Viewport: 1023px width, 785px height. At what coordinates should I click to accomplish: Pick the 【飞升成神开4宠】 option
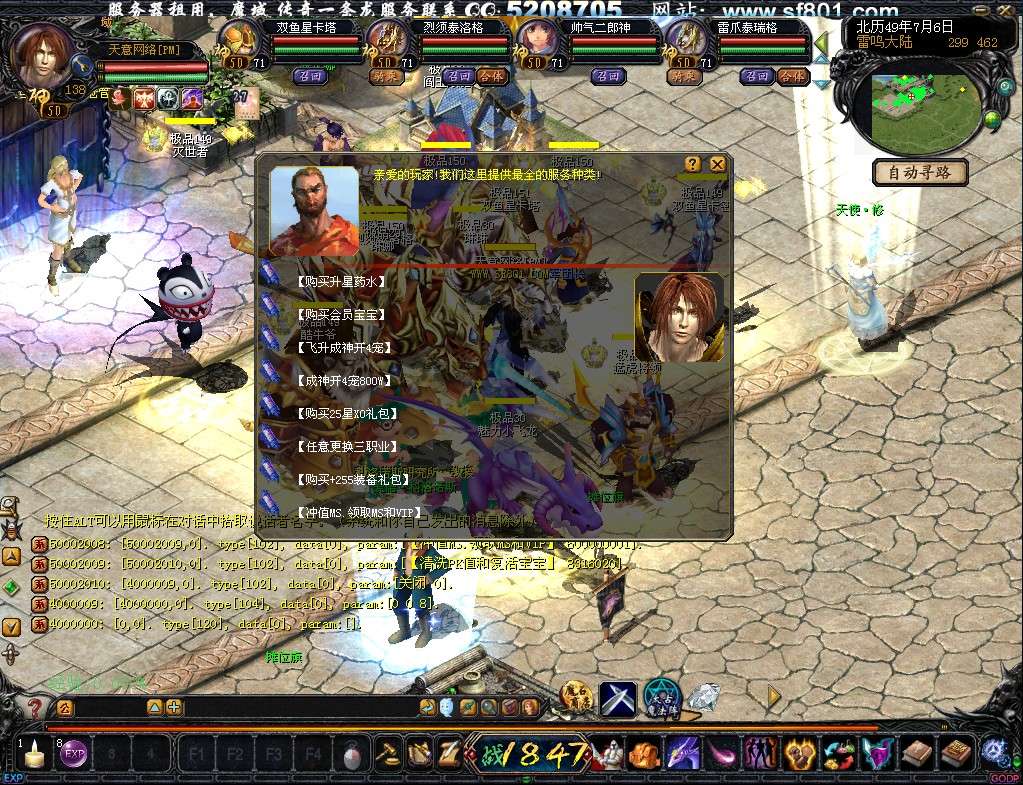(344, 347)
